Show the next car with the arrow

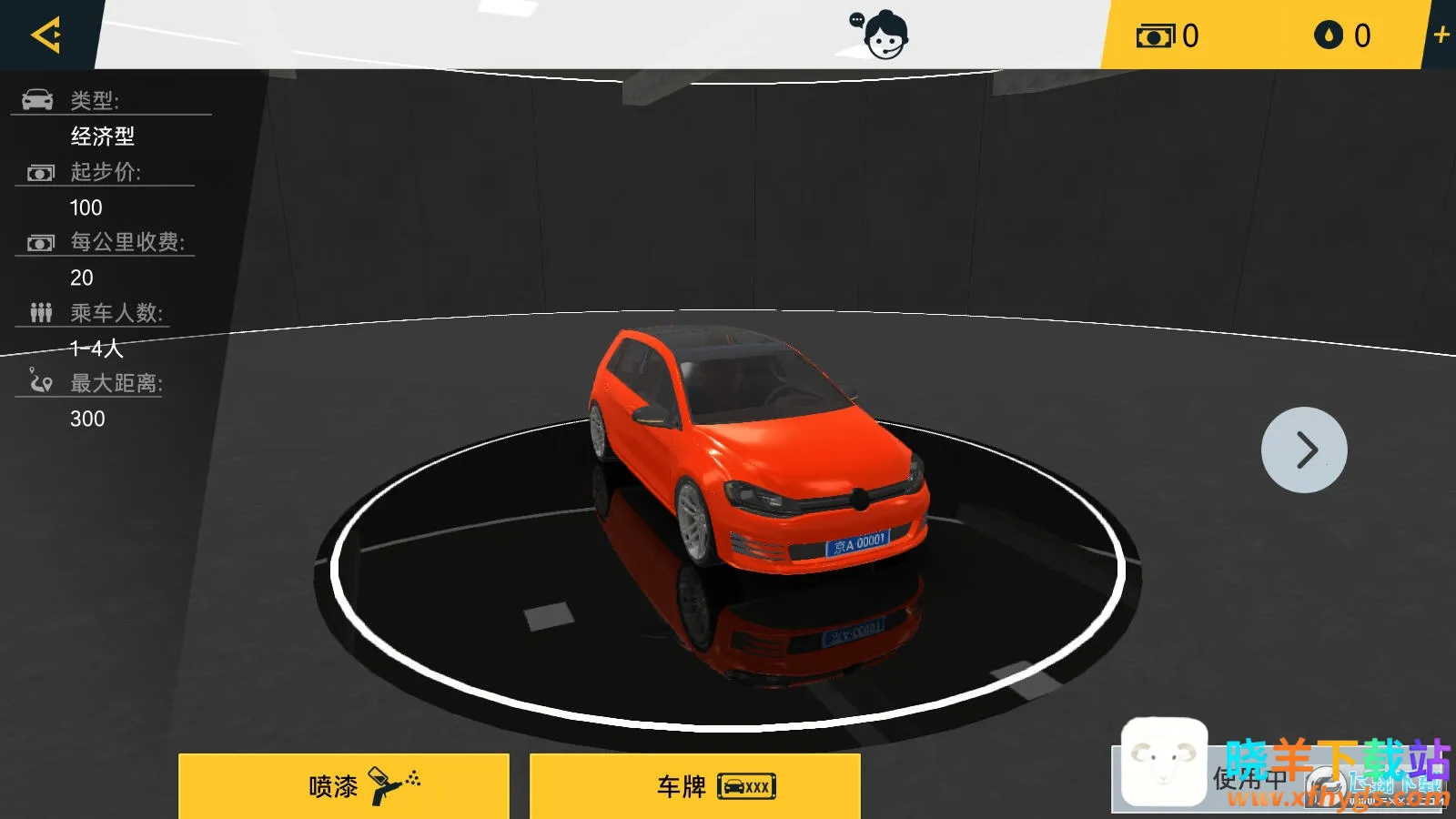point(1303,450)
